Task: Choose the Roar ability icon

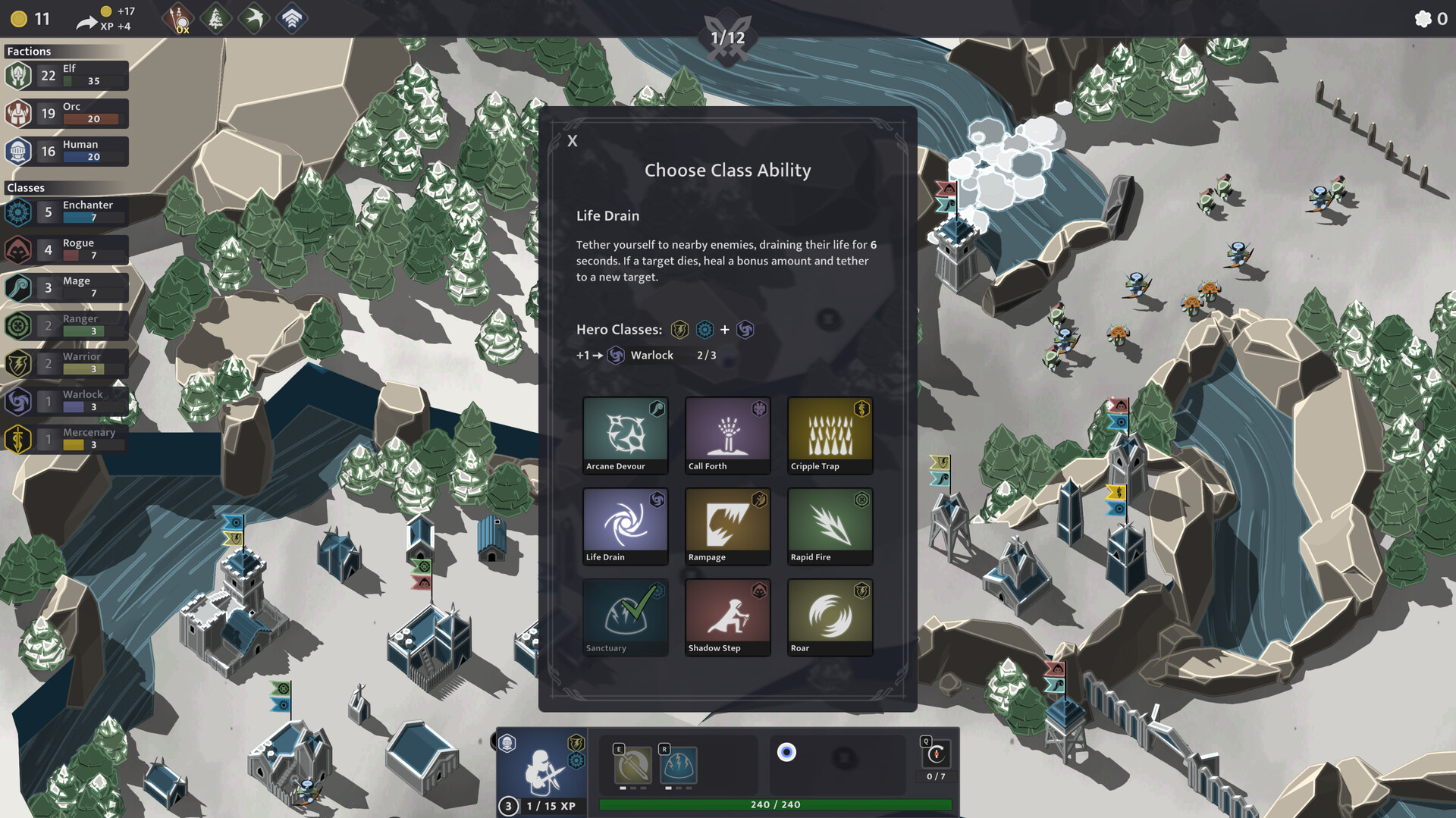Action: coord(829,614)
